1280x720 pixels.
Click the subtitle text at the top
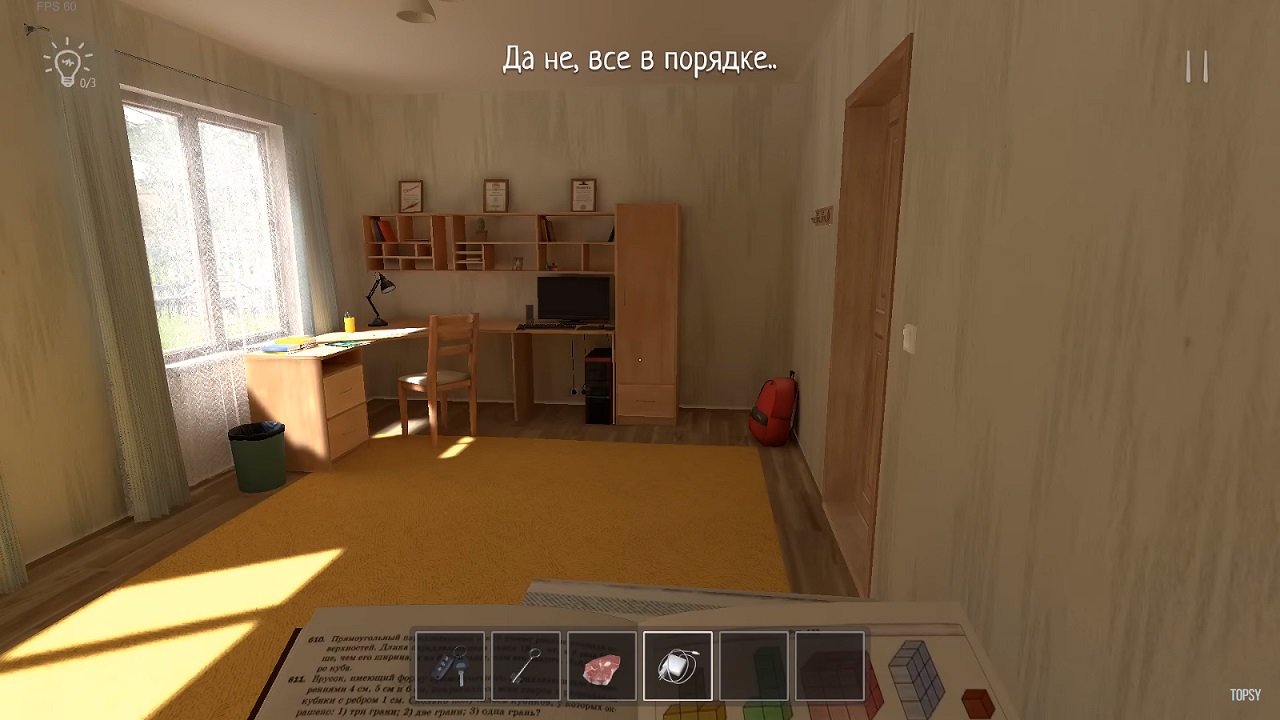pos(639,60)
